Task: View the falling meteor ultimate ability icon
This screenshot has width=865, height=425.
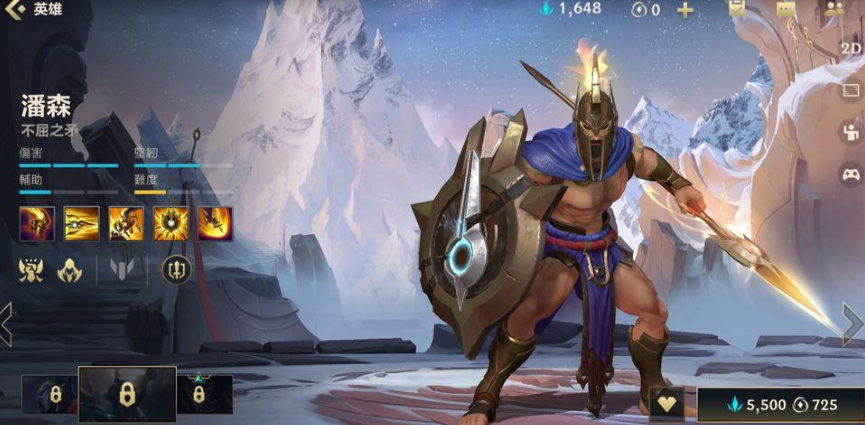Action: [215, 224]
